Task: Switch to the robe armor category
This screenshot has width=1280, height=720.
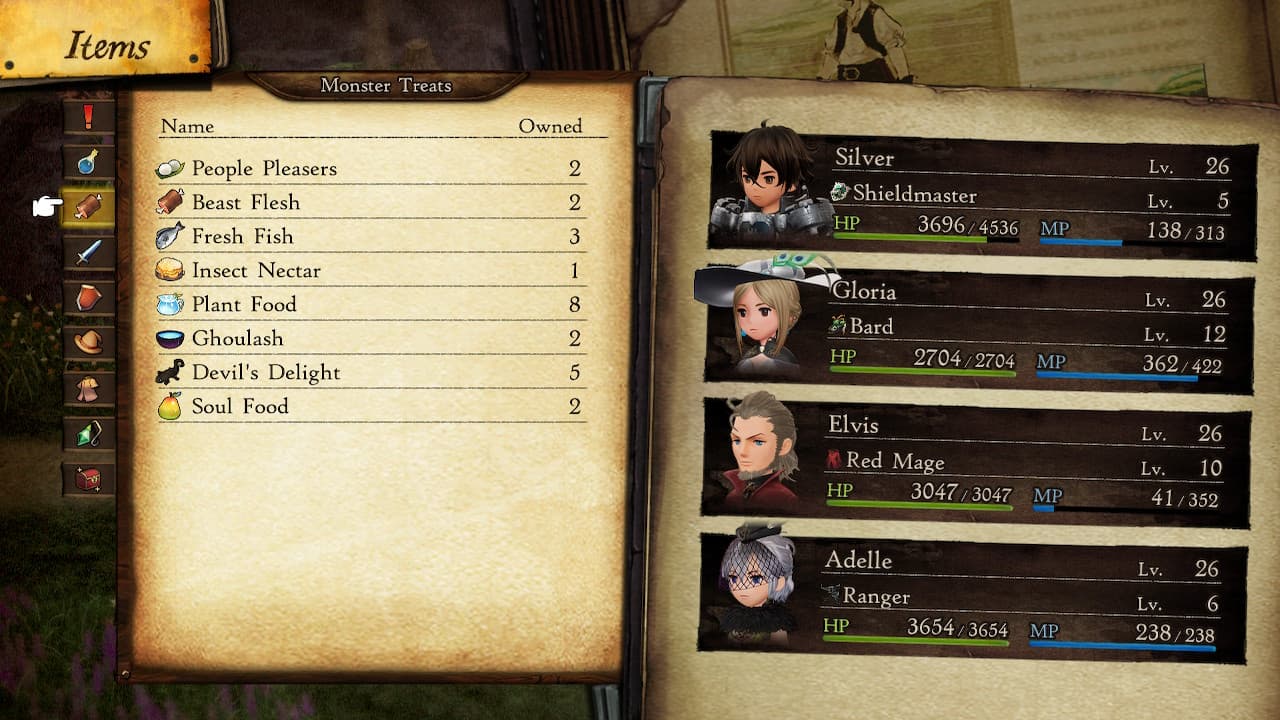Action: pos(88,388)
